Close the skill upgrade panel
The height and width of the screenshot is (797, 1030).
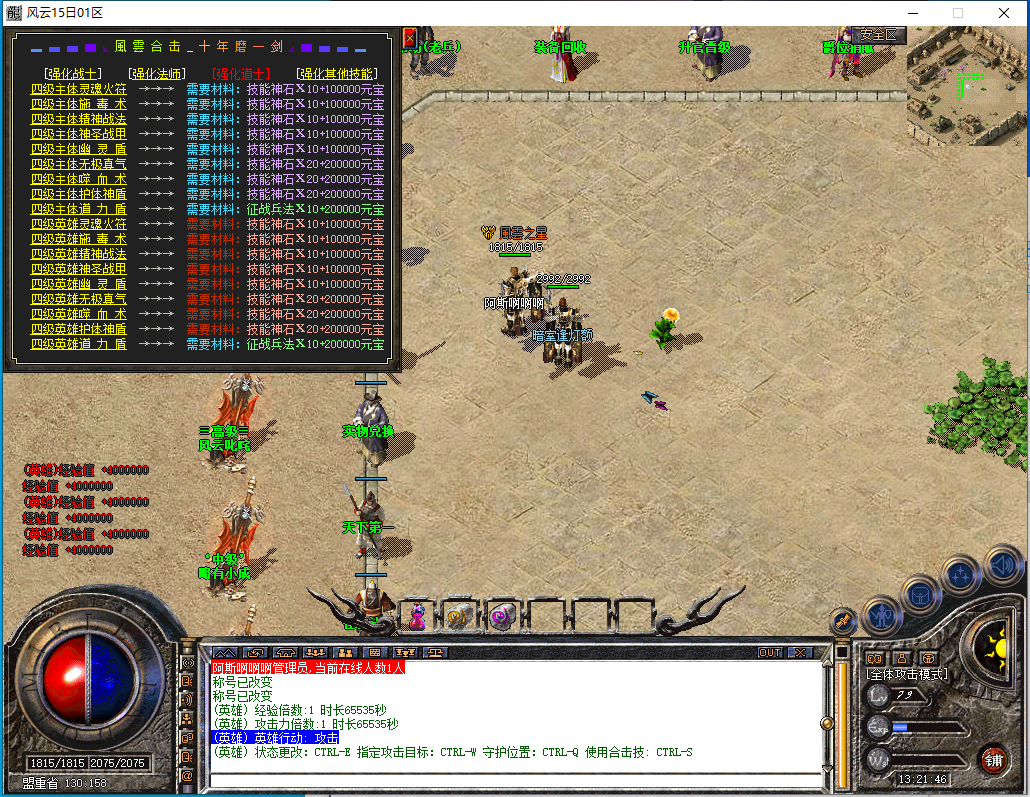[409, 38]
